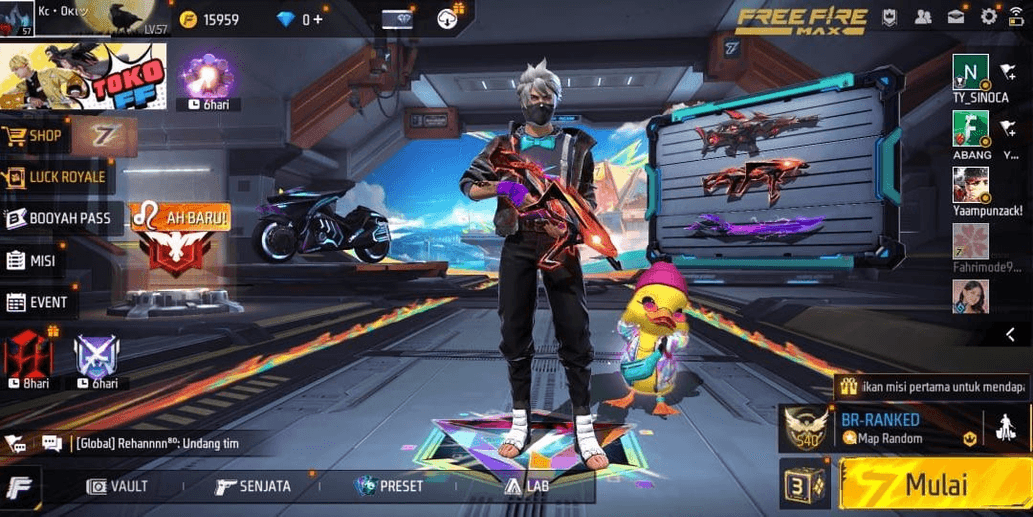The image size is (1033, 517).
Task: Add diamonds via the plus button
Action: click(x=319, y=19)
